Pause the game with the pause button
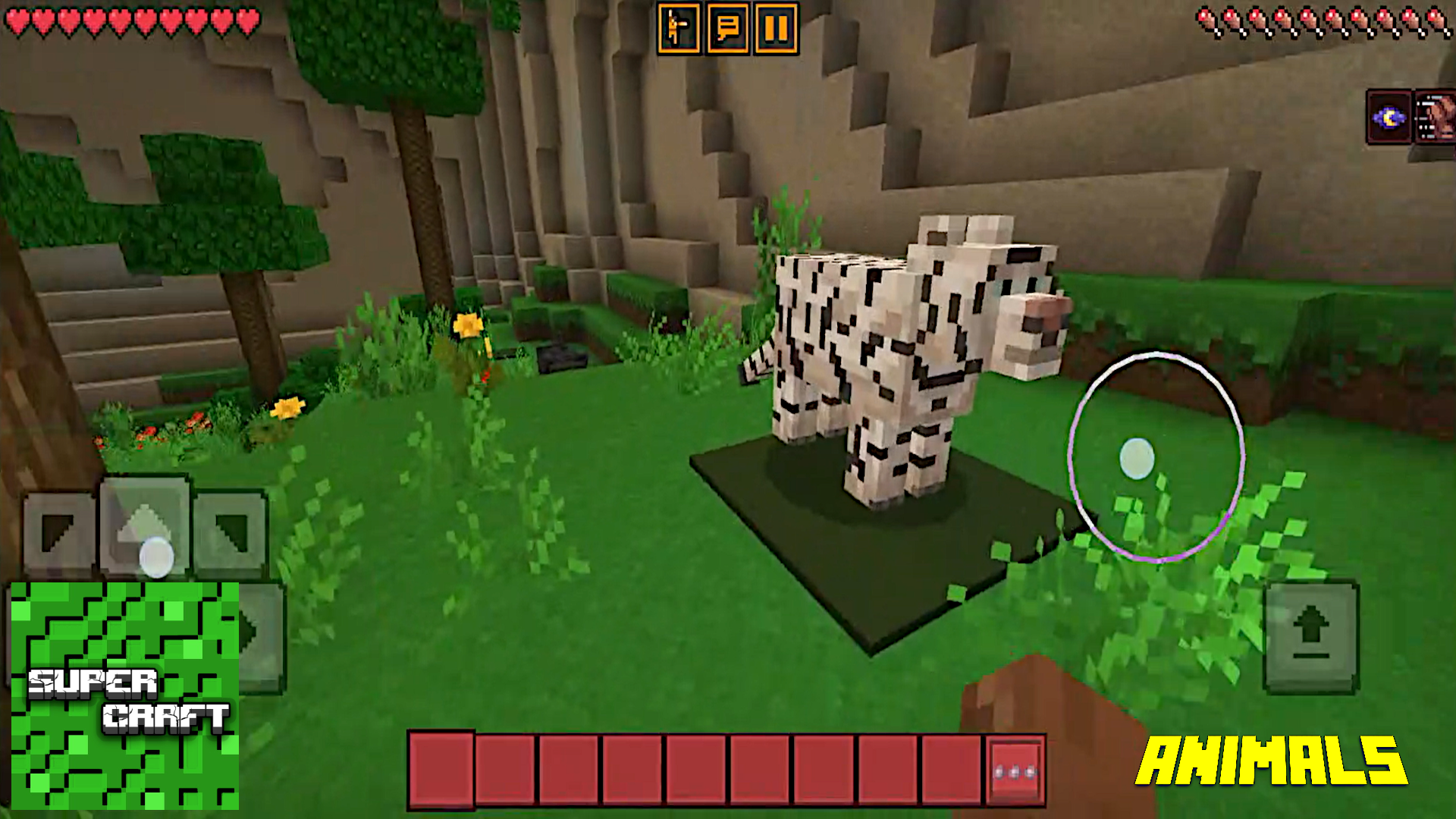Viewport: 1456px width, 819px height. [x=776, y=30]
